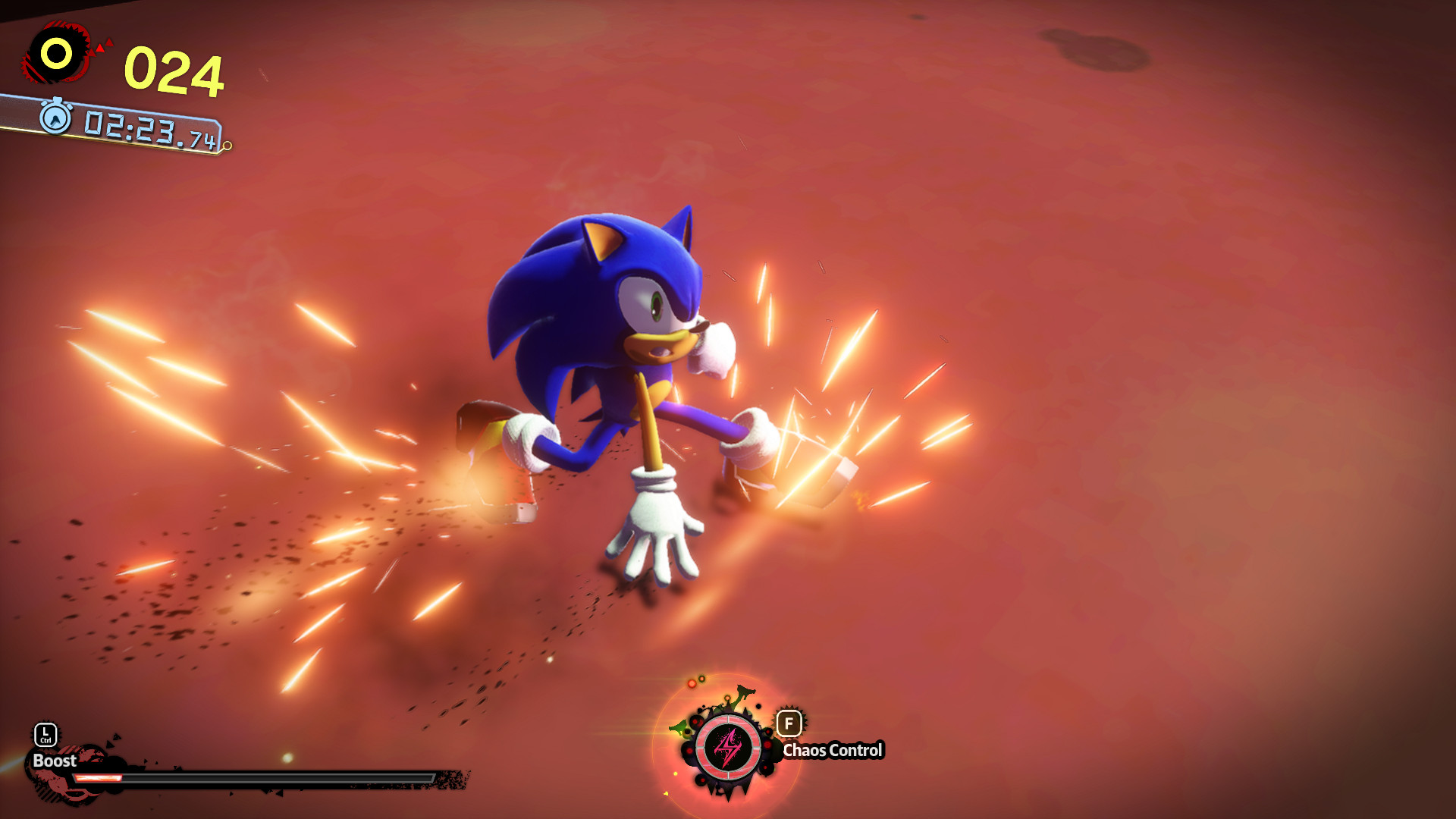The image size is (1456, 819).
Task: Select the stopwatch icon beside the timer
Action: click(55, 119)
